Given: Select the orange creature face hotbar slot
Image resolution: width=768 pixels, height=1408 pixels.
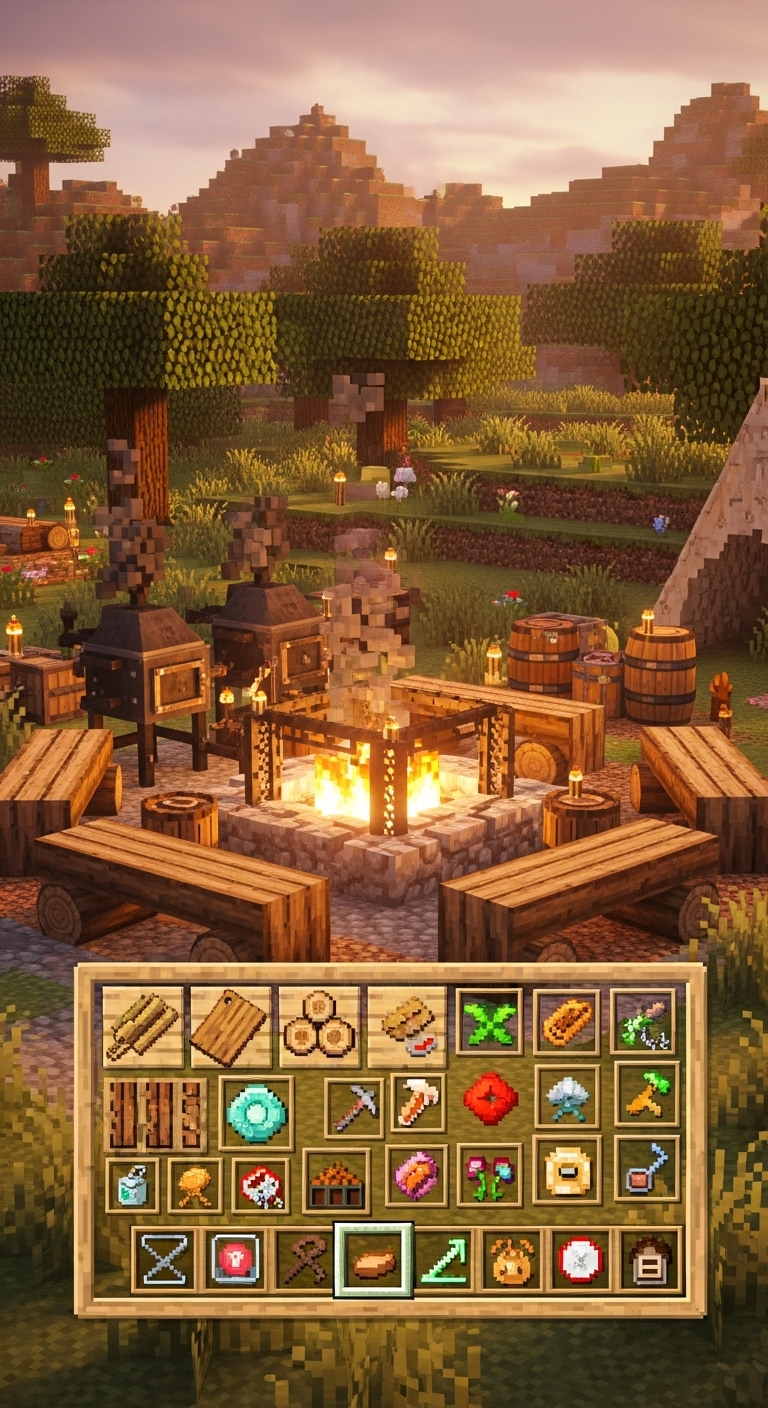Looking at the screenshot, I should pos(512,1260).
